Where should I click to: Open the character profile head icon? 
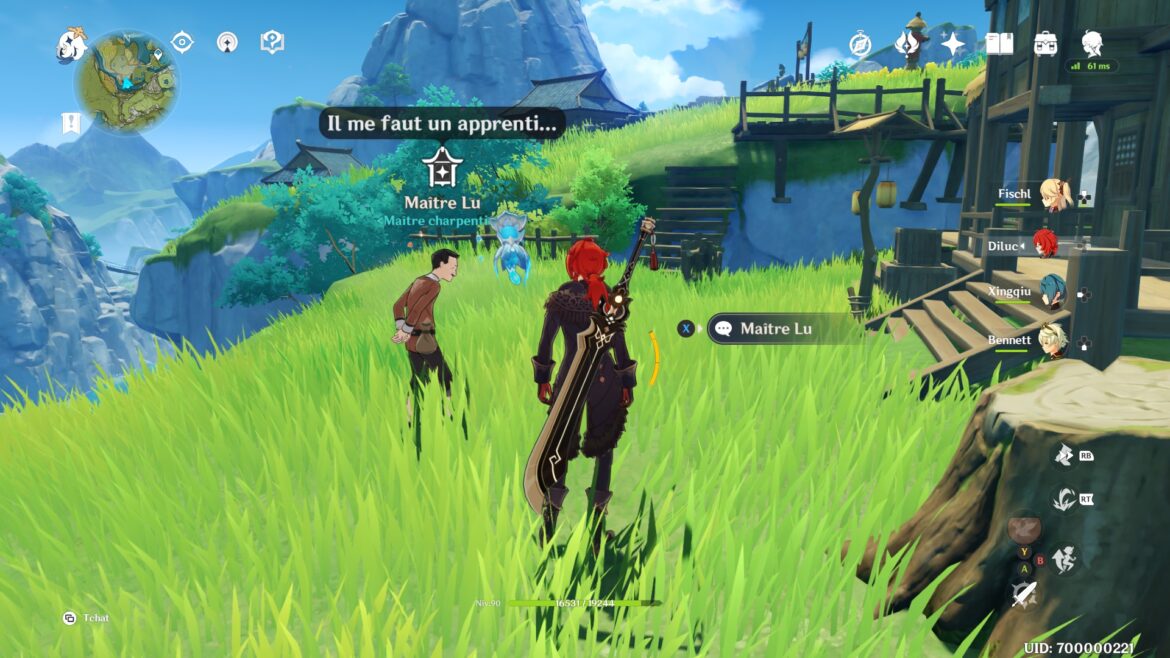point(1092,43)
